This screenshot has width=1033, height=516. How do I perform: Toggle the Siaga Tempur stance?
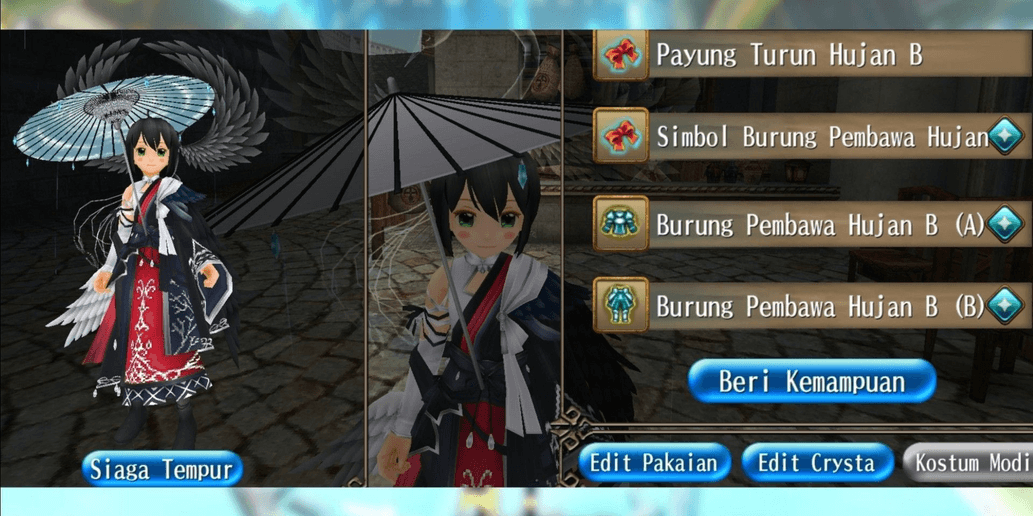tap(161, 469)
